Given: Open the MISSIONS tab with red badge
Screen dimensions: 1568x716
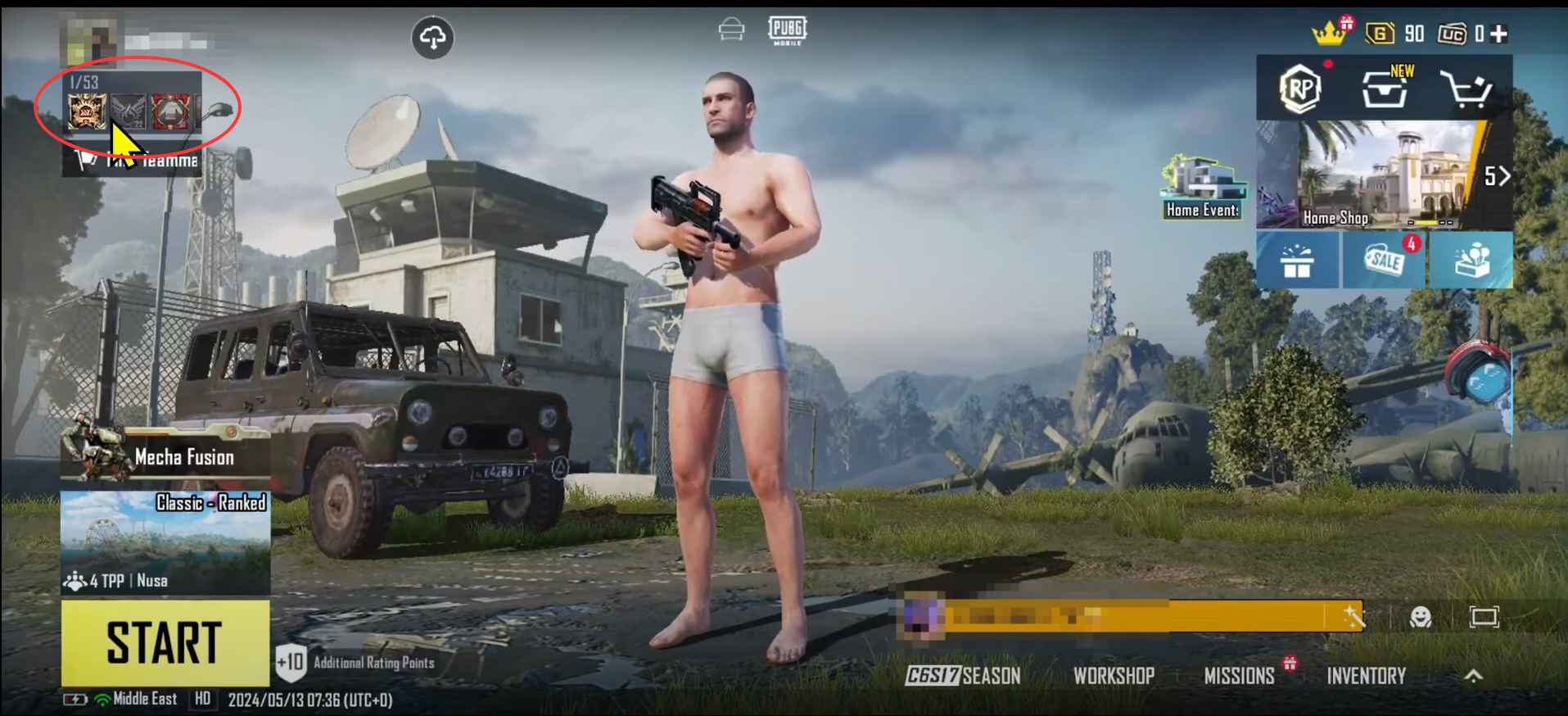Looking at the screenshot, I should [1239, 677].
